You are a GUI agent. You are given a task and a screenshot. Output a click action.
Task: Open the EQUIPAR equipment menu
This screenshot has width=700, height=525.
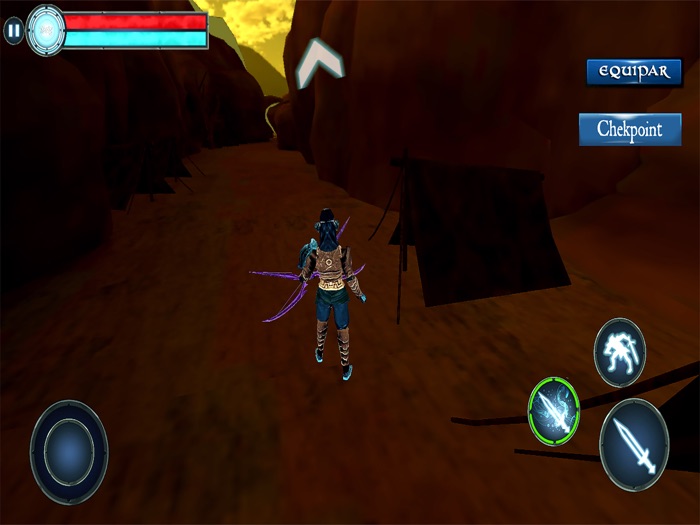(634, 72)
